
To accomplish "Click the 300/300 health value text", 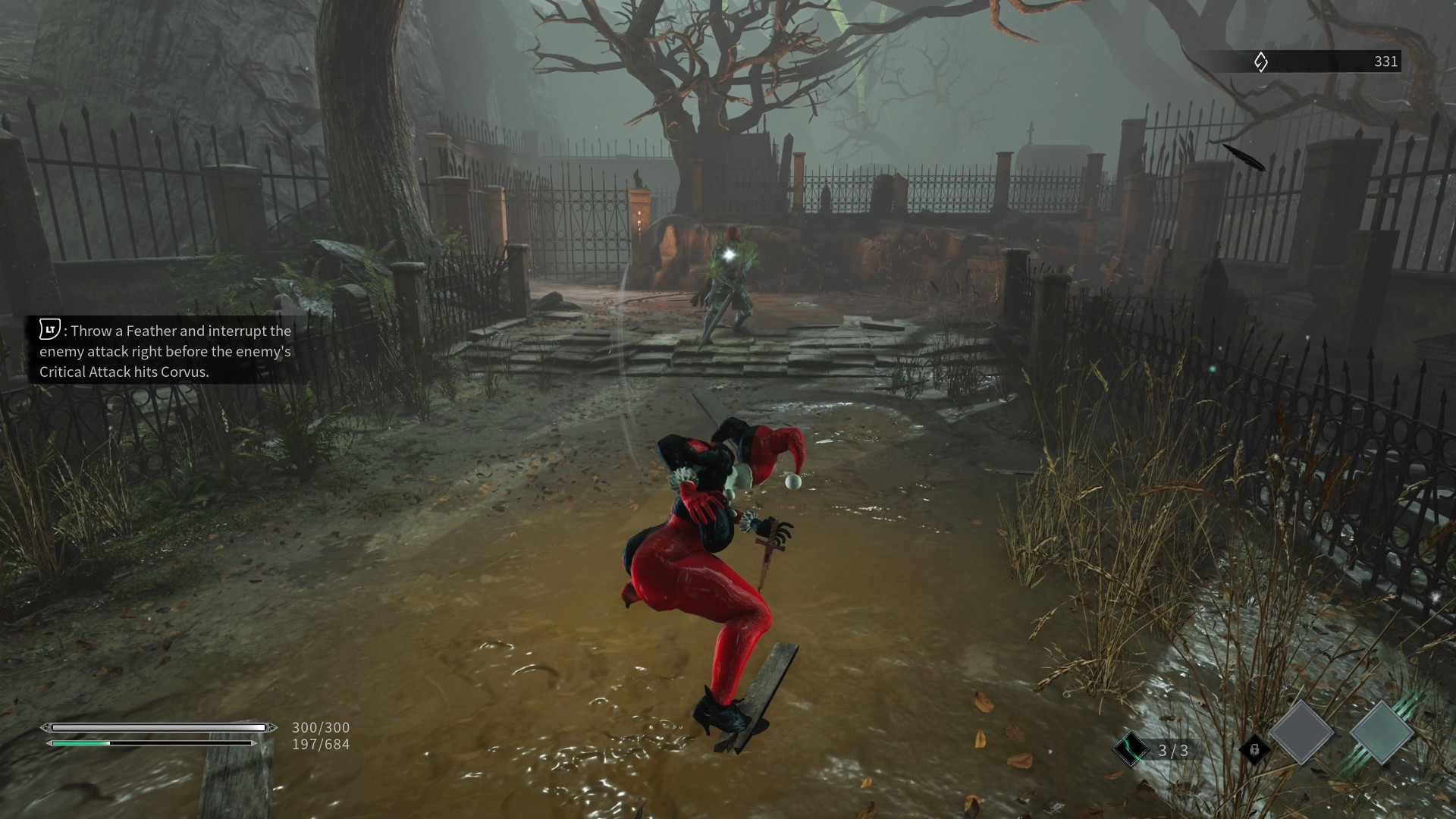I will tap(320, 726).
